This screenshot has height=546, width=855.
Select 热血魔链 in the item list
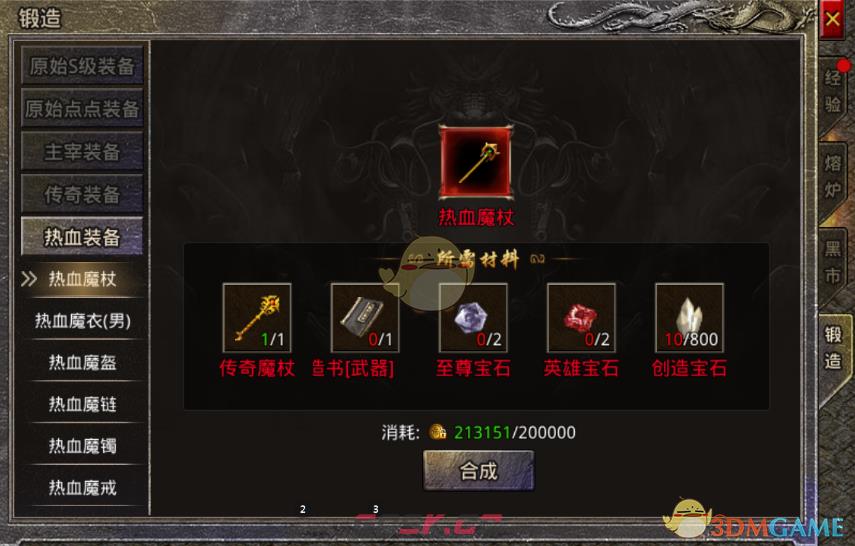click(83, 404)
